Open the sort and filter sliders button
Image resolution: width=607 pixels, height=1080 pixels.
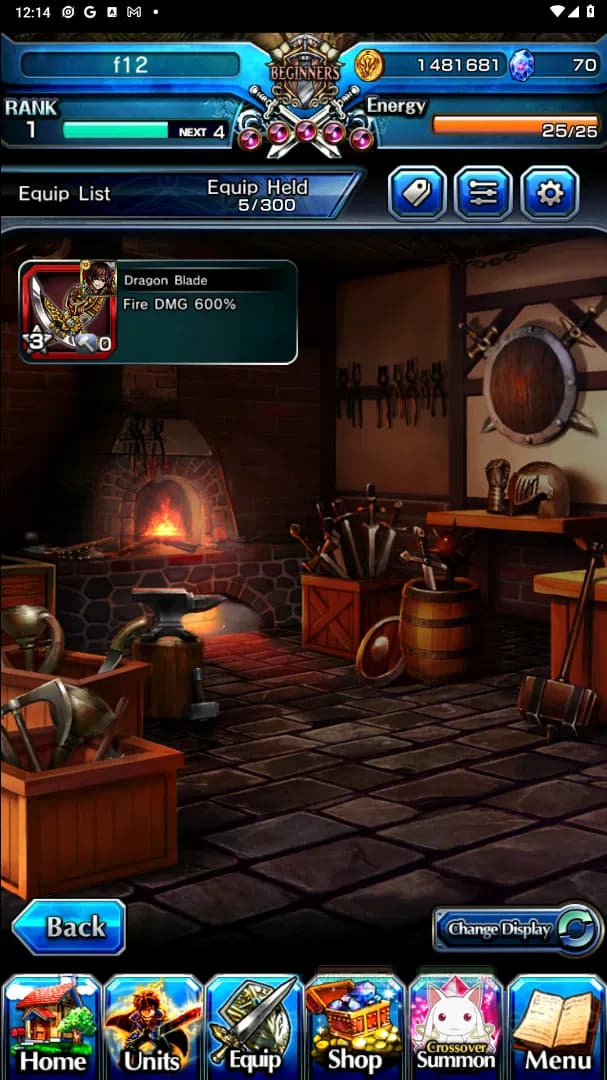point(483,193)
